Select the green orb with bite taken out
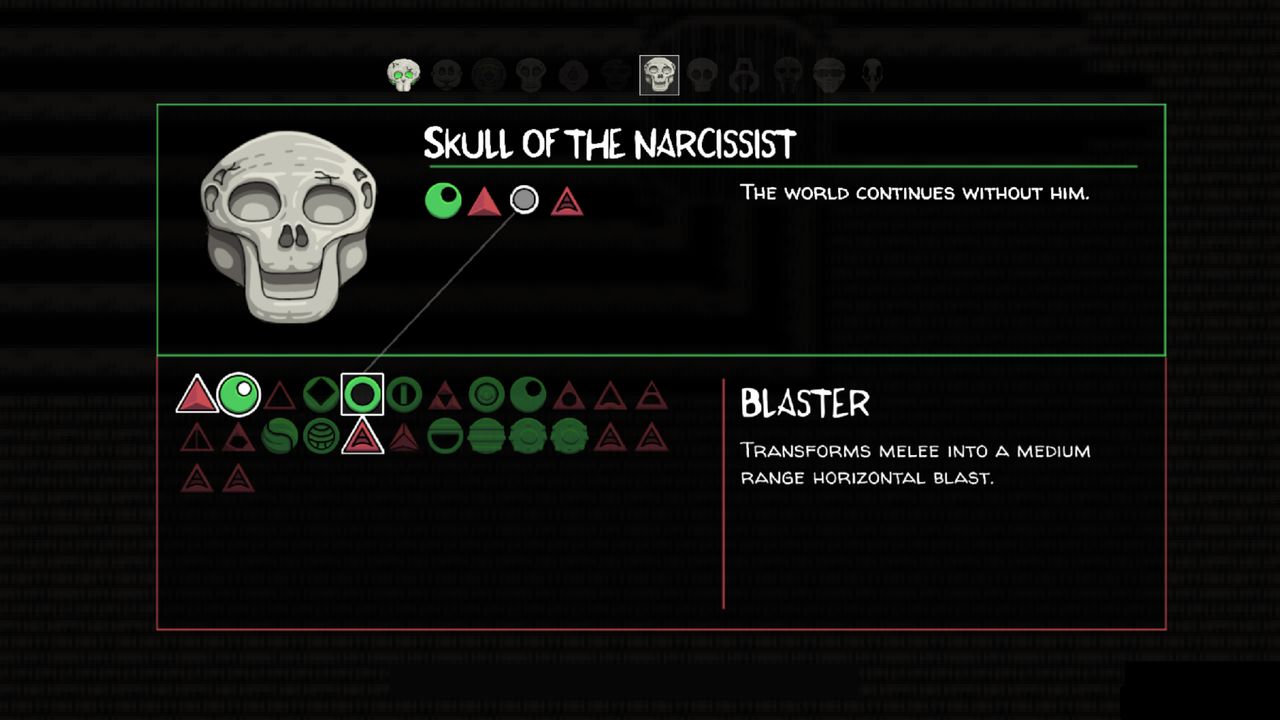 528,394
